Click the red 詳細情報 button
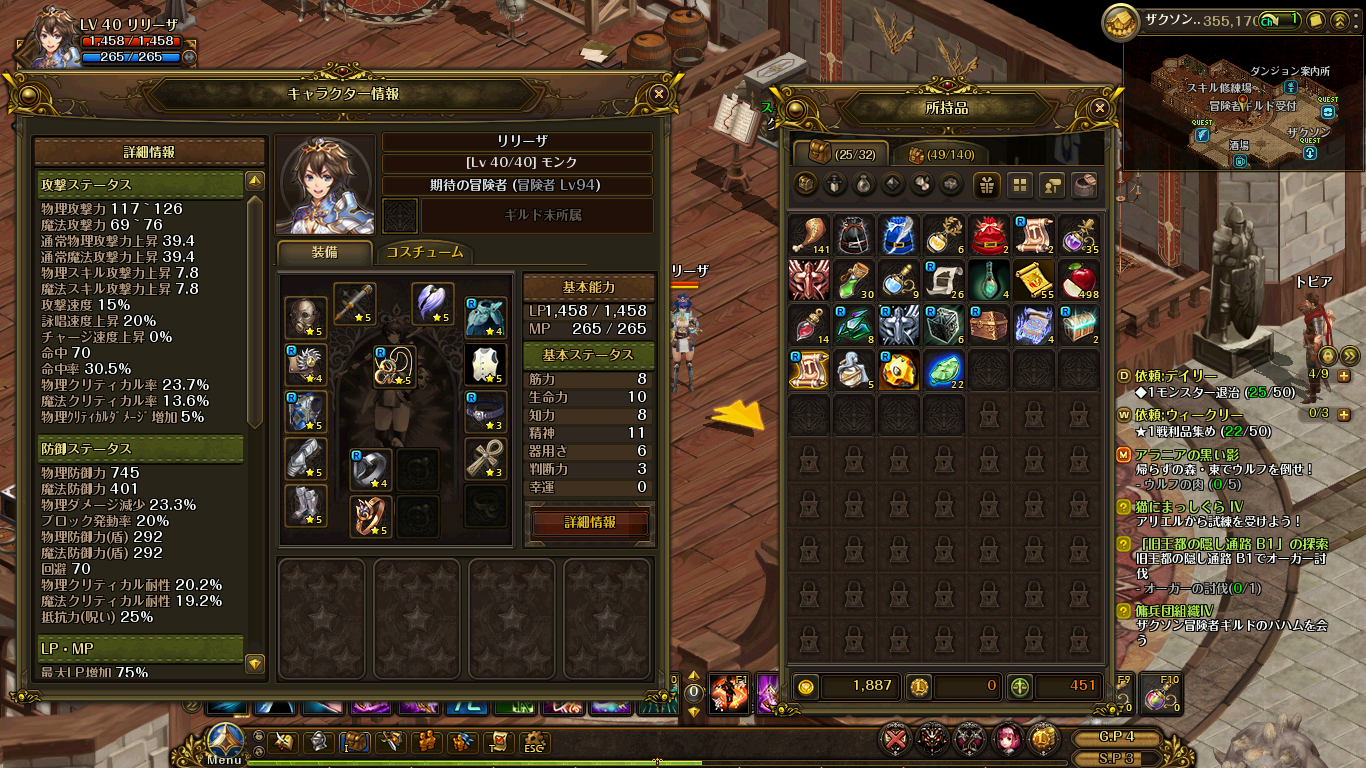This screenshot has height=768, width=1366. (x=590, y=523)
